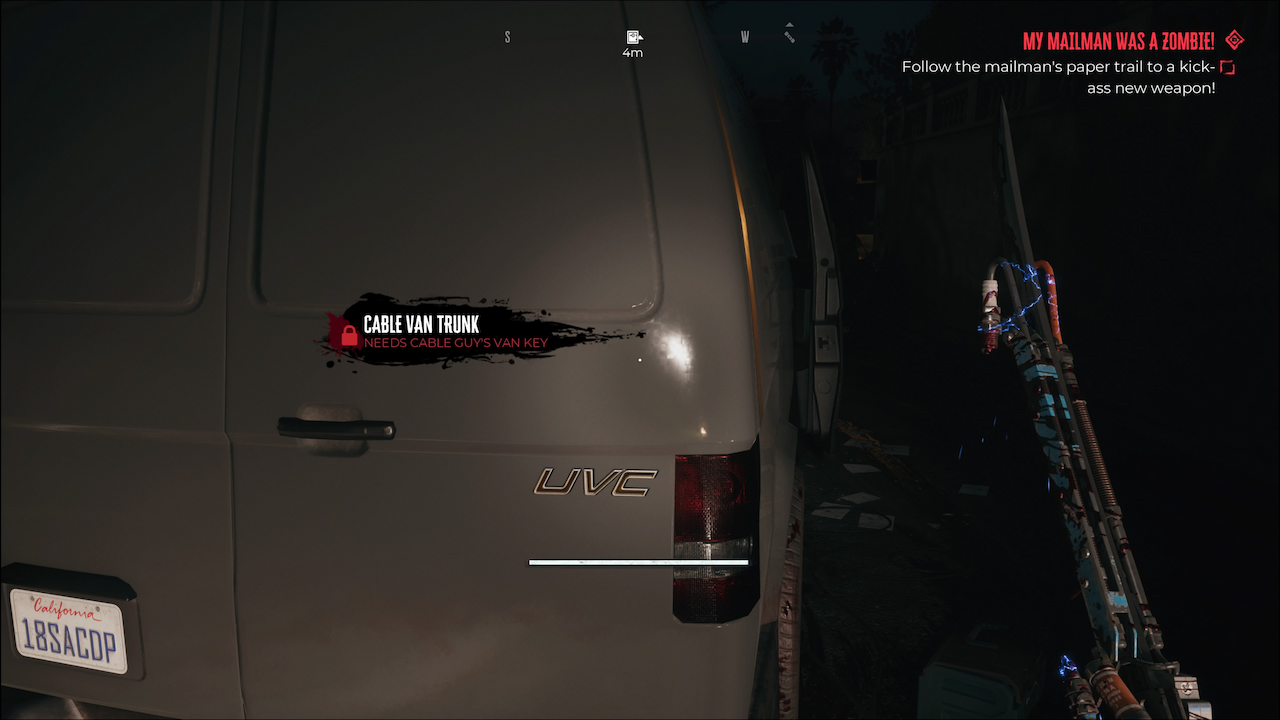Select the red diamond quest icon
1280x720 pixels.
1233,41
